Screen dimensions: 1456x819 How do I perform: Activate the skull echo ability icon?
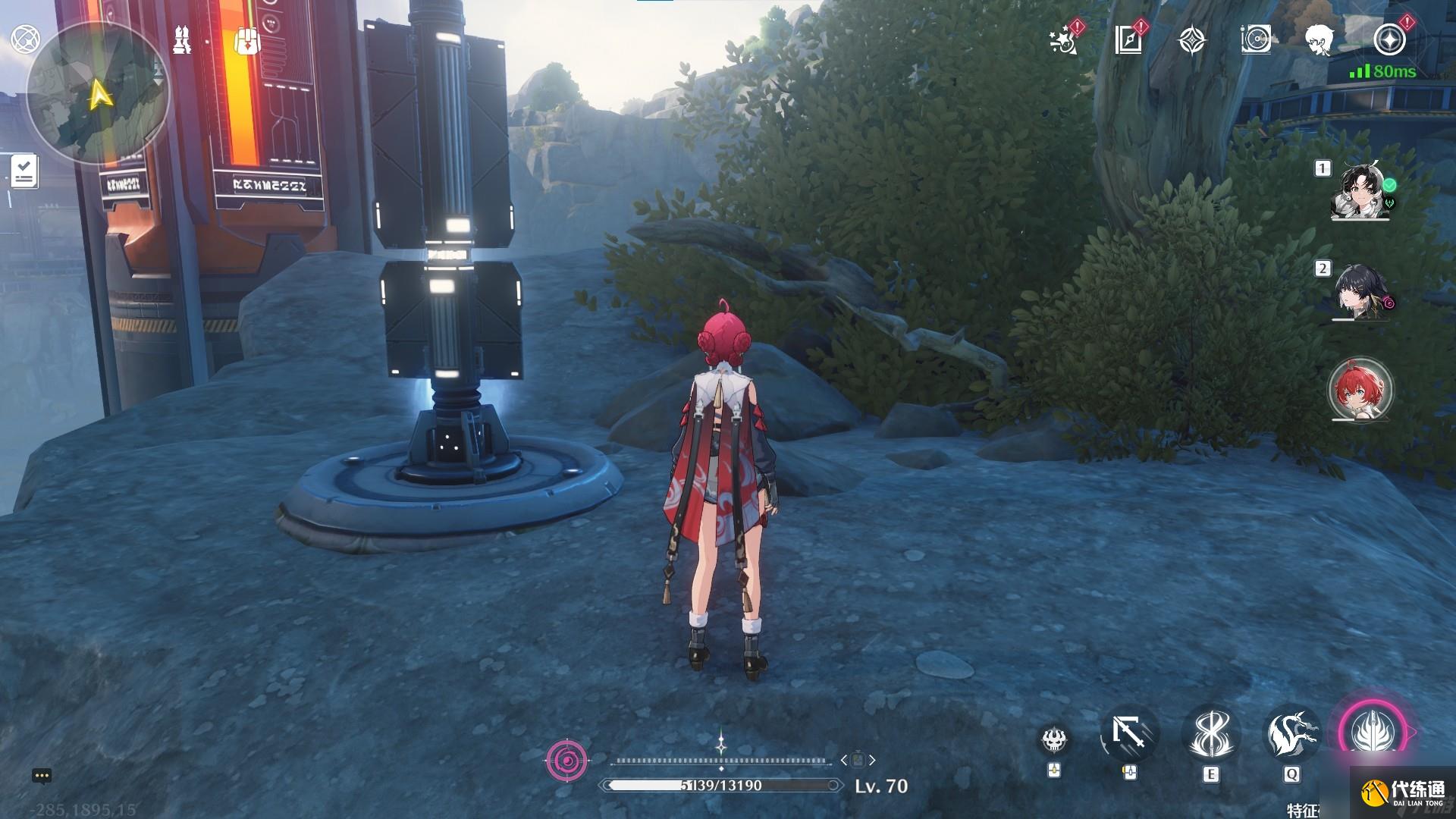1053,739
